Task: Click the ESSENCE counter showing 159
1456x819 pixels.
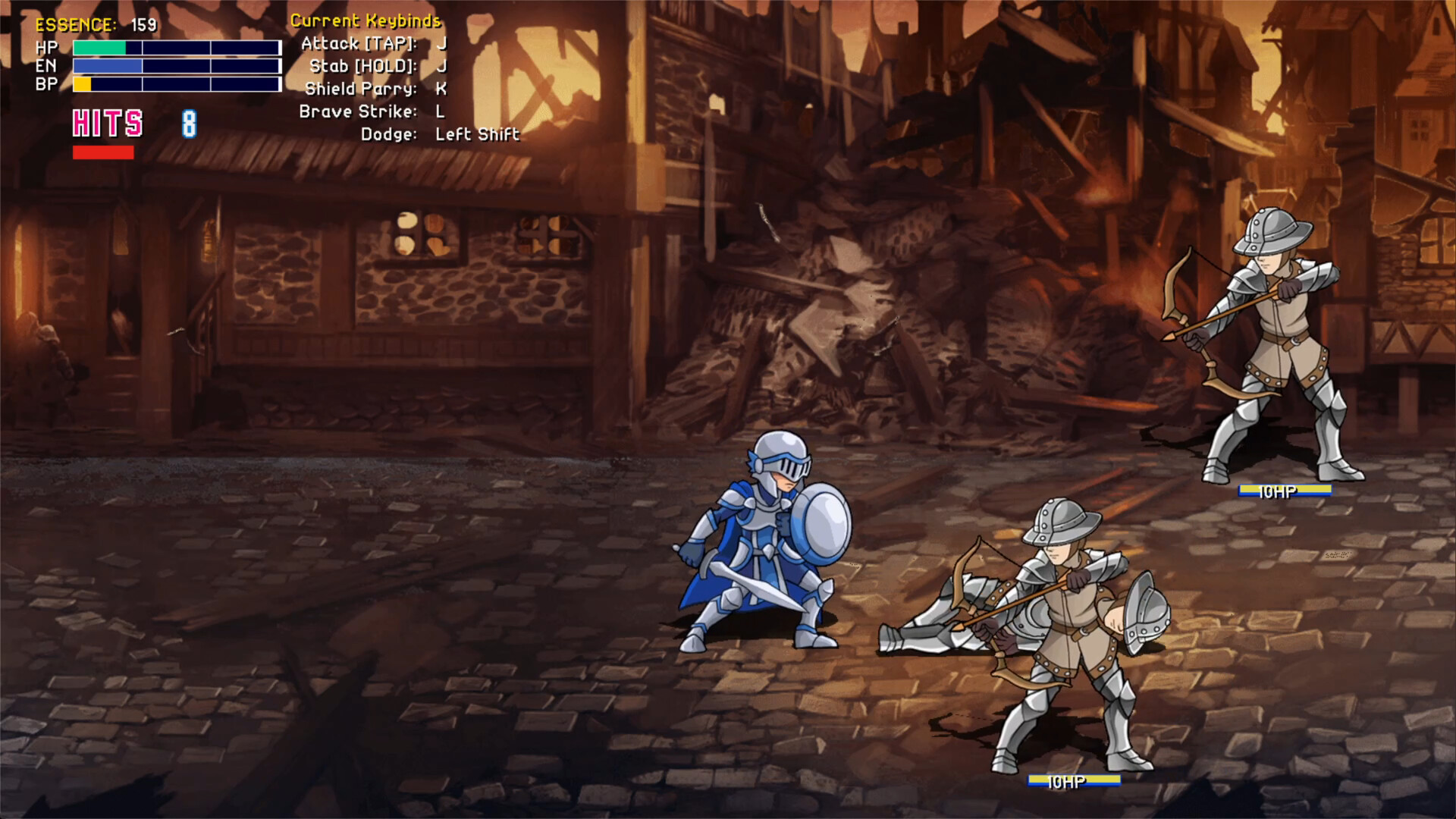Action: pos(95,24)
